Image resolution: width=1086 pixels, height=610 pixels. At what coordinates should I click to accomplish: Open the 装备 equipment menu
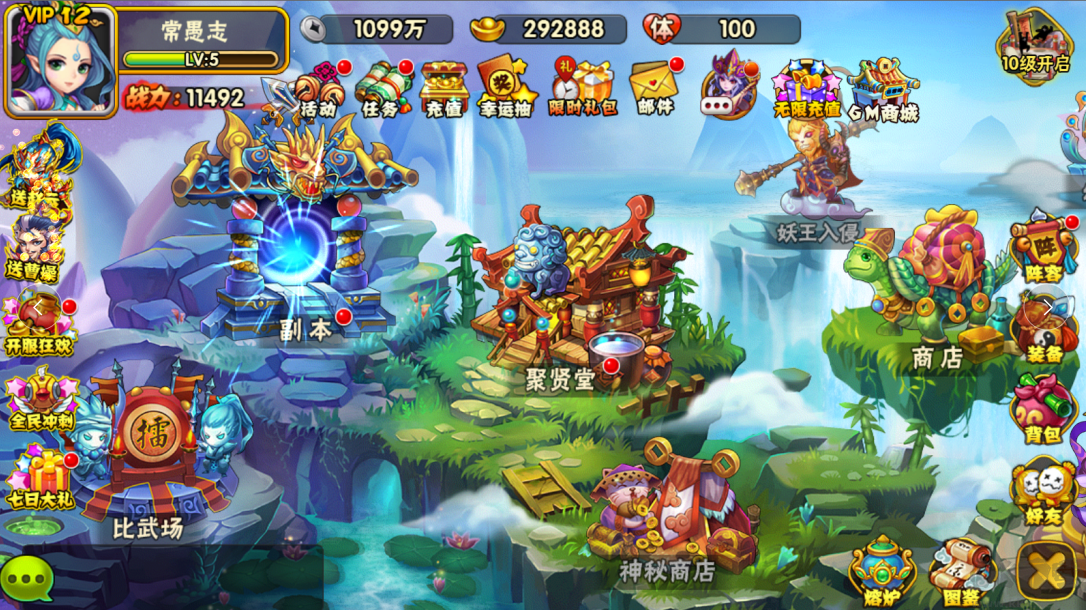[1042, 327]
